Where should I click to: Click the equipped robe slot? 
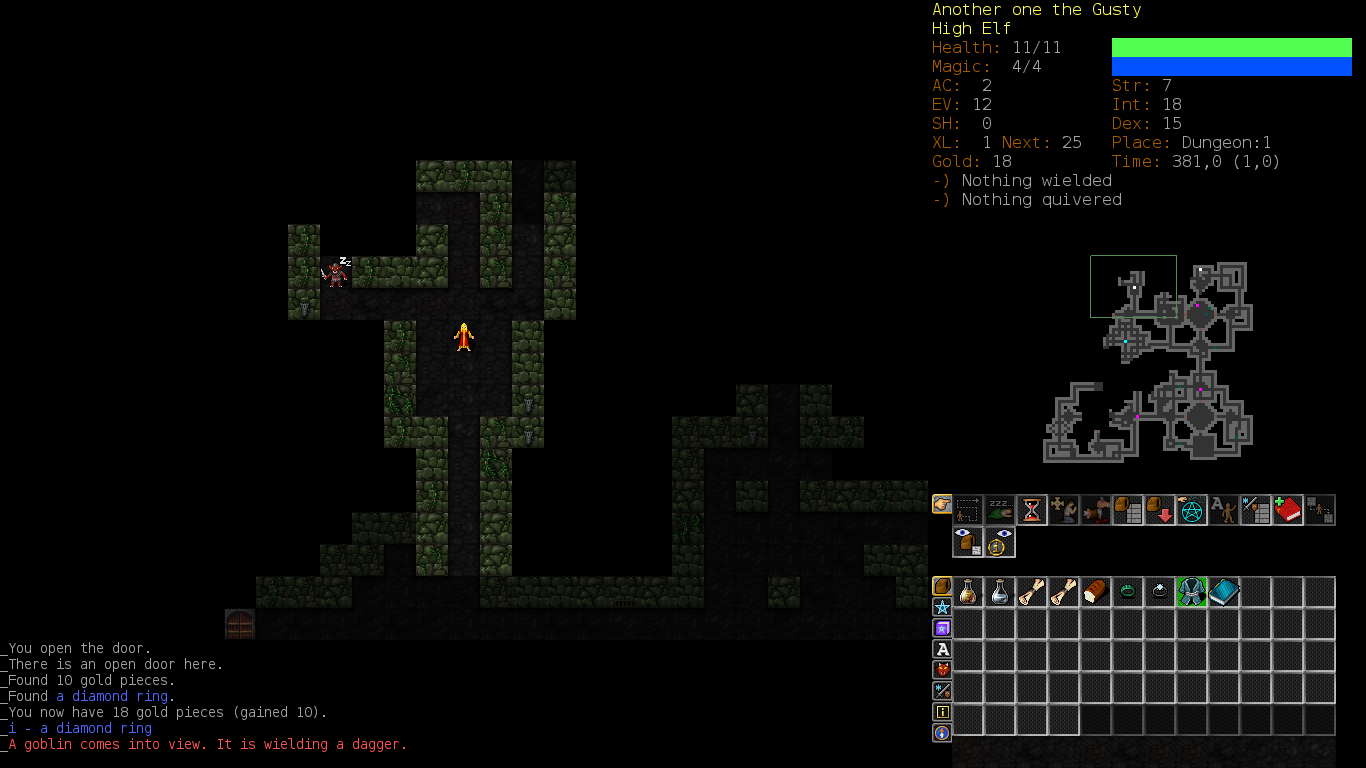coord(1192,592)
